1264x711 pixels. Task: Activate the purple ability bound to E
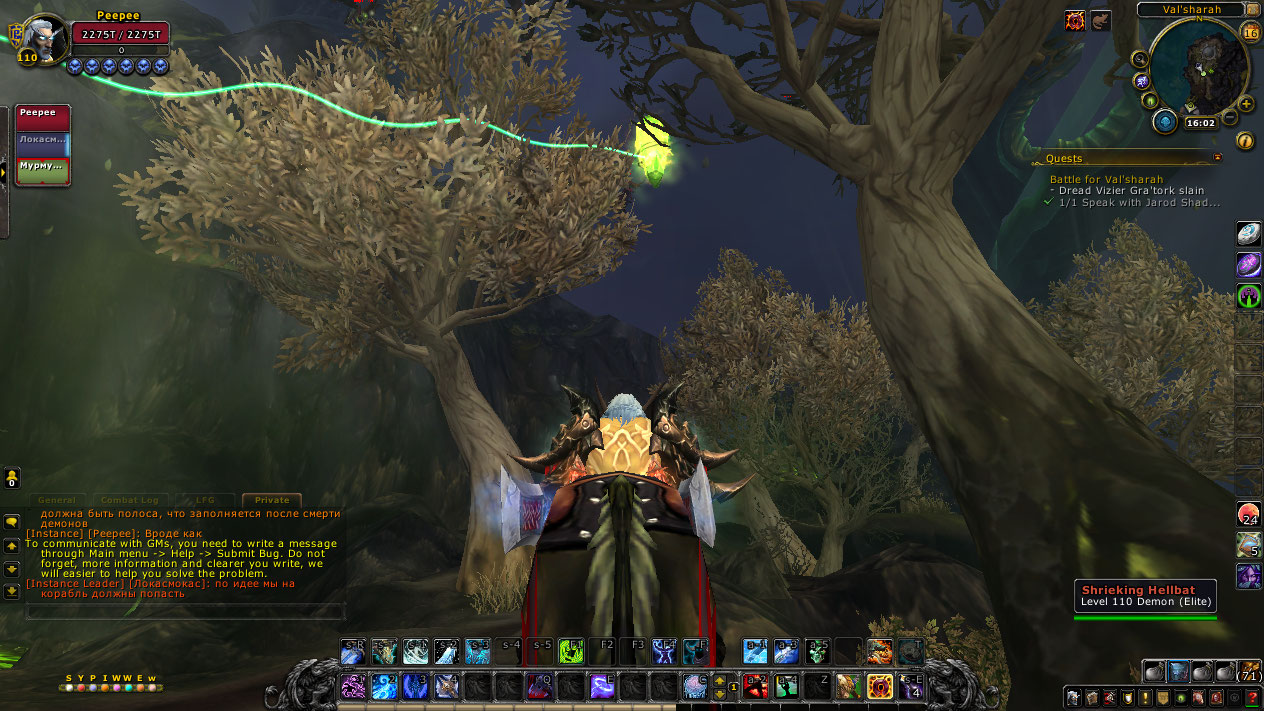click(602, 686)
